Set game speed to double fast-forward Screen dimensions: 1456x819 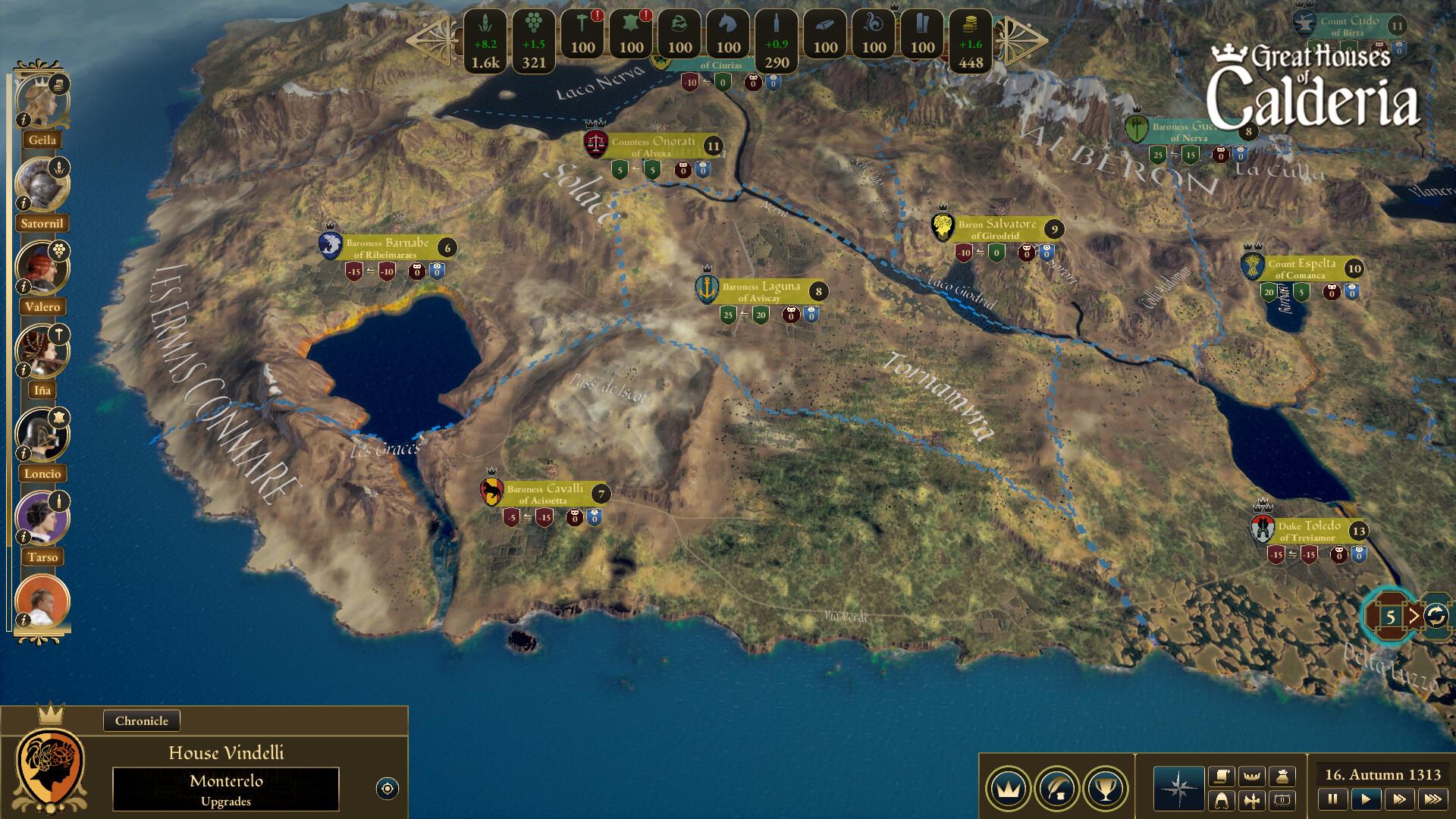point(1399,799)
